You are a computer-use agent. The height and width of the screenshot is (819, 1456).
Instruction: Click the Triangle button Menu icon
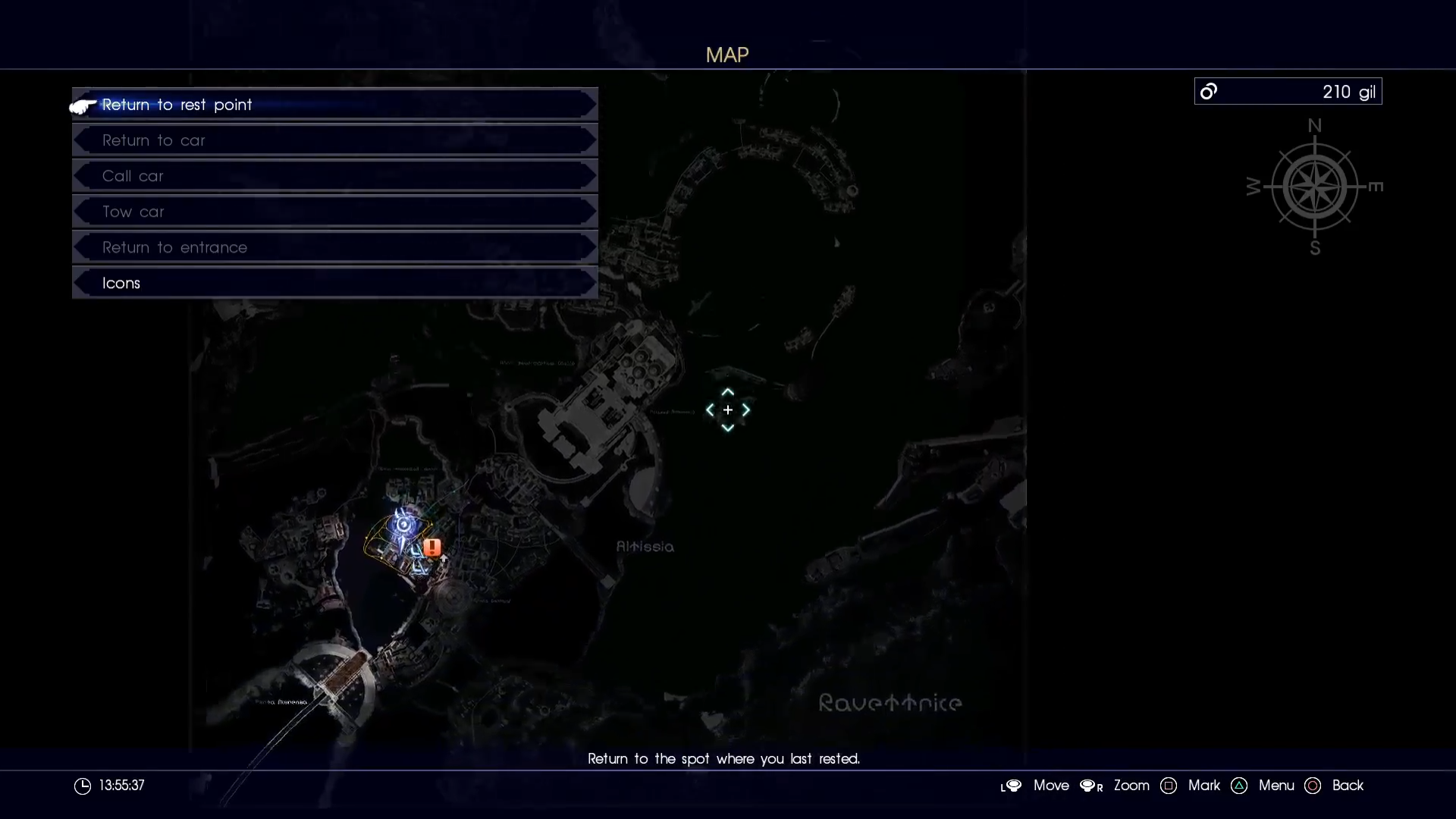(1238, 786)
